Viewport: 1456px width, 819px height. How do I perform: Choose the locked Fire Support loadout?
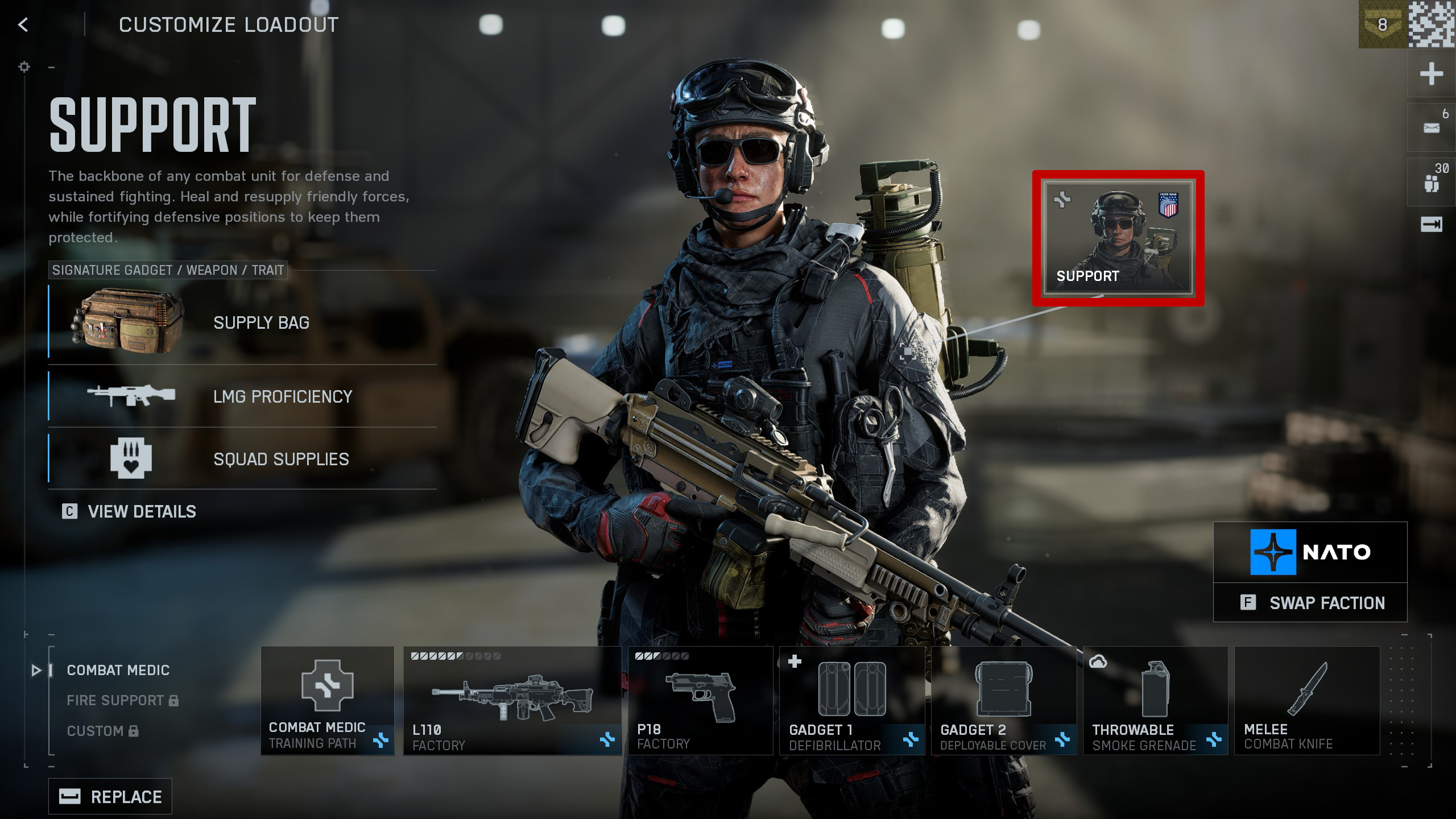click(122, 700)
